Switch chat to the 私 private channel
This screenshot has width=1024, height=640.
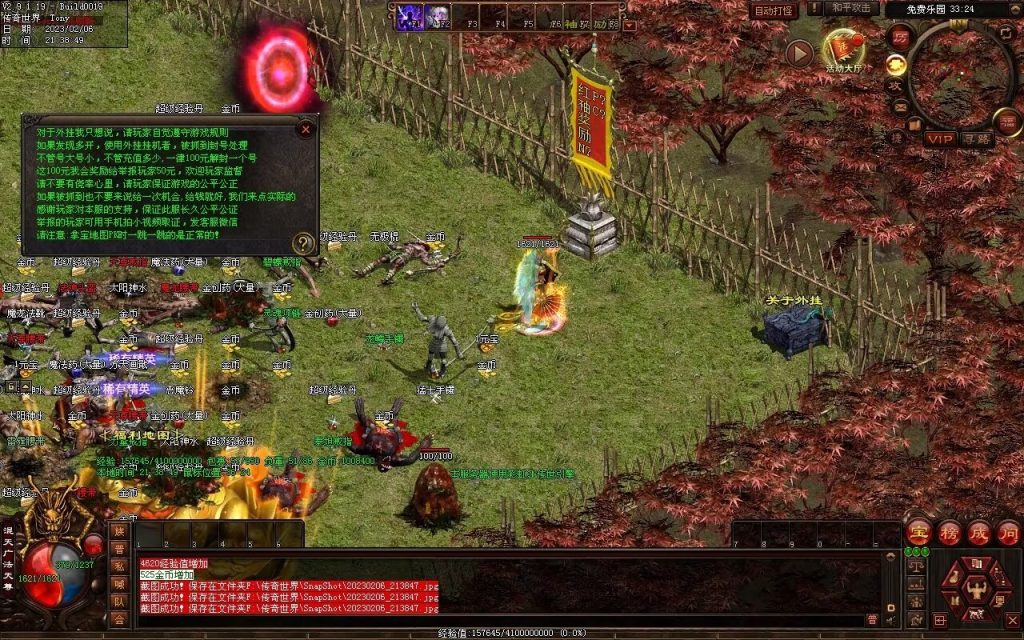point(119,567)
